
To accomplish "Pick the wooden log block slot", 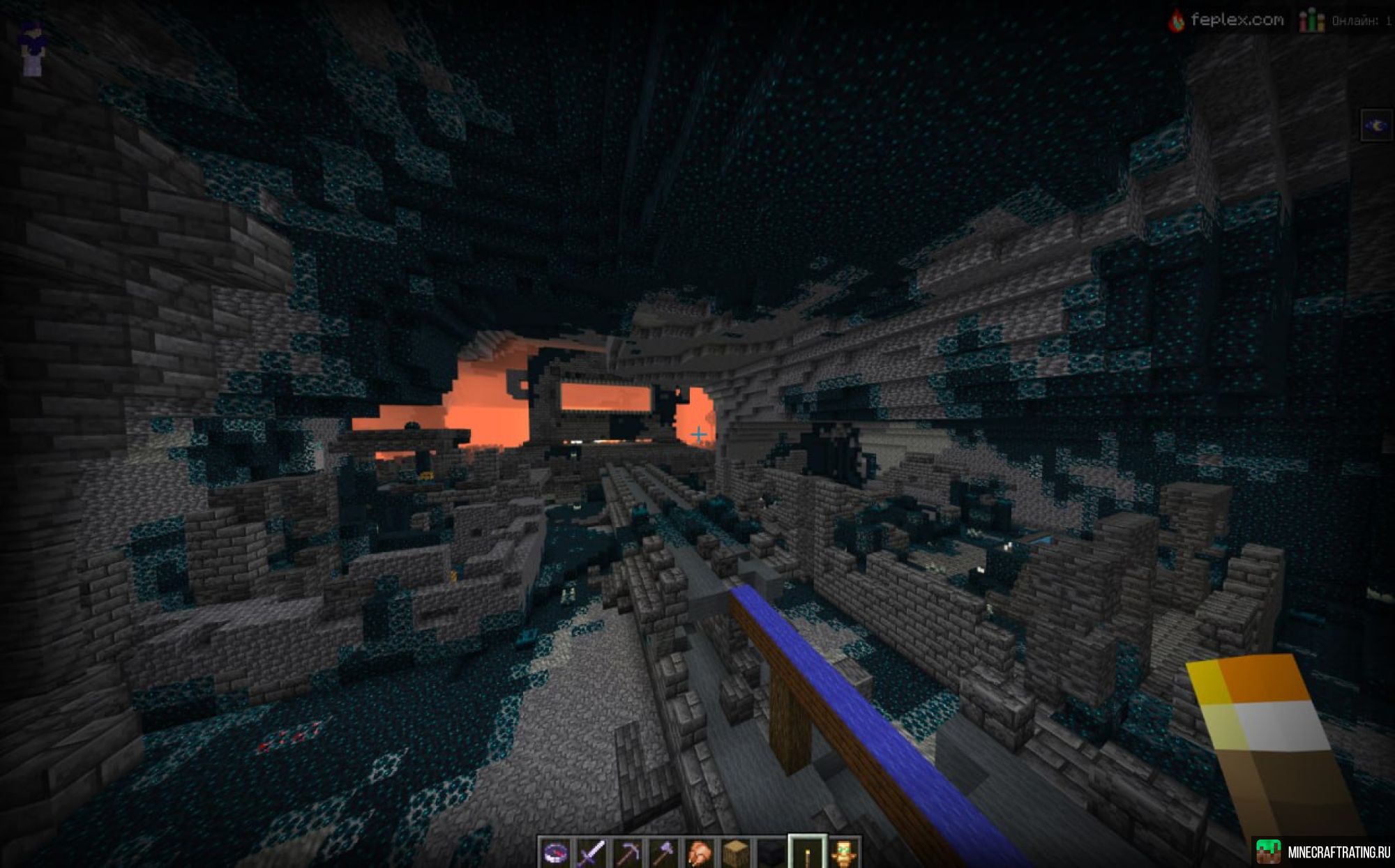I will 736,852.
